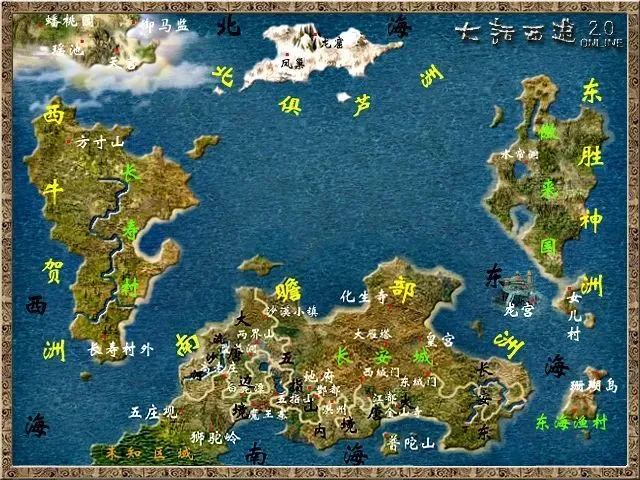Viewport: 640px width, 480px height.
Task: Pick the 凤巢 location on the northern island
Action: 292,62
